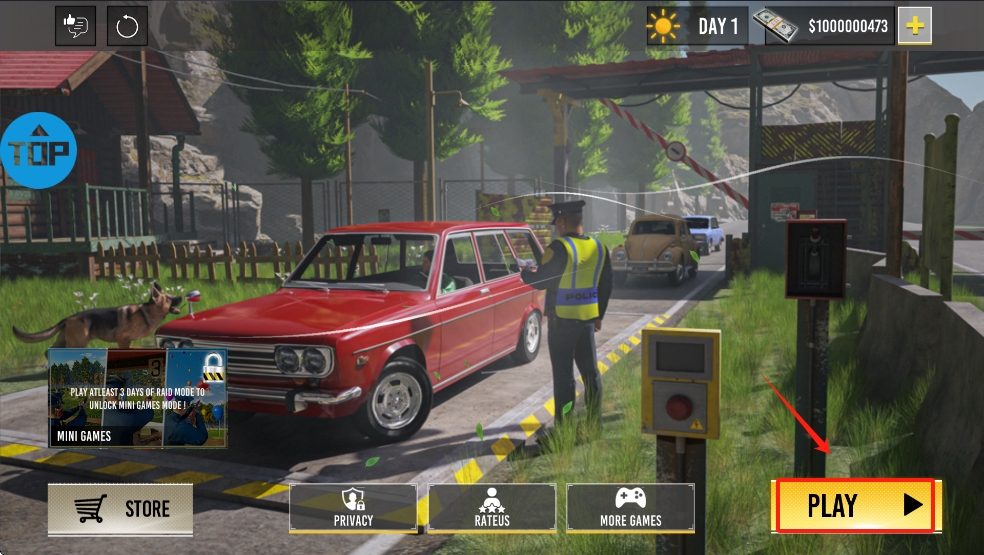This screenshot has height=555, width=984.
Task: Open the locked Mini Games panel
Action: pos(138,397)
